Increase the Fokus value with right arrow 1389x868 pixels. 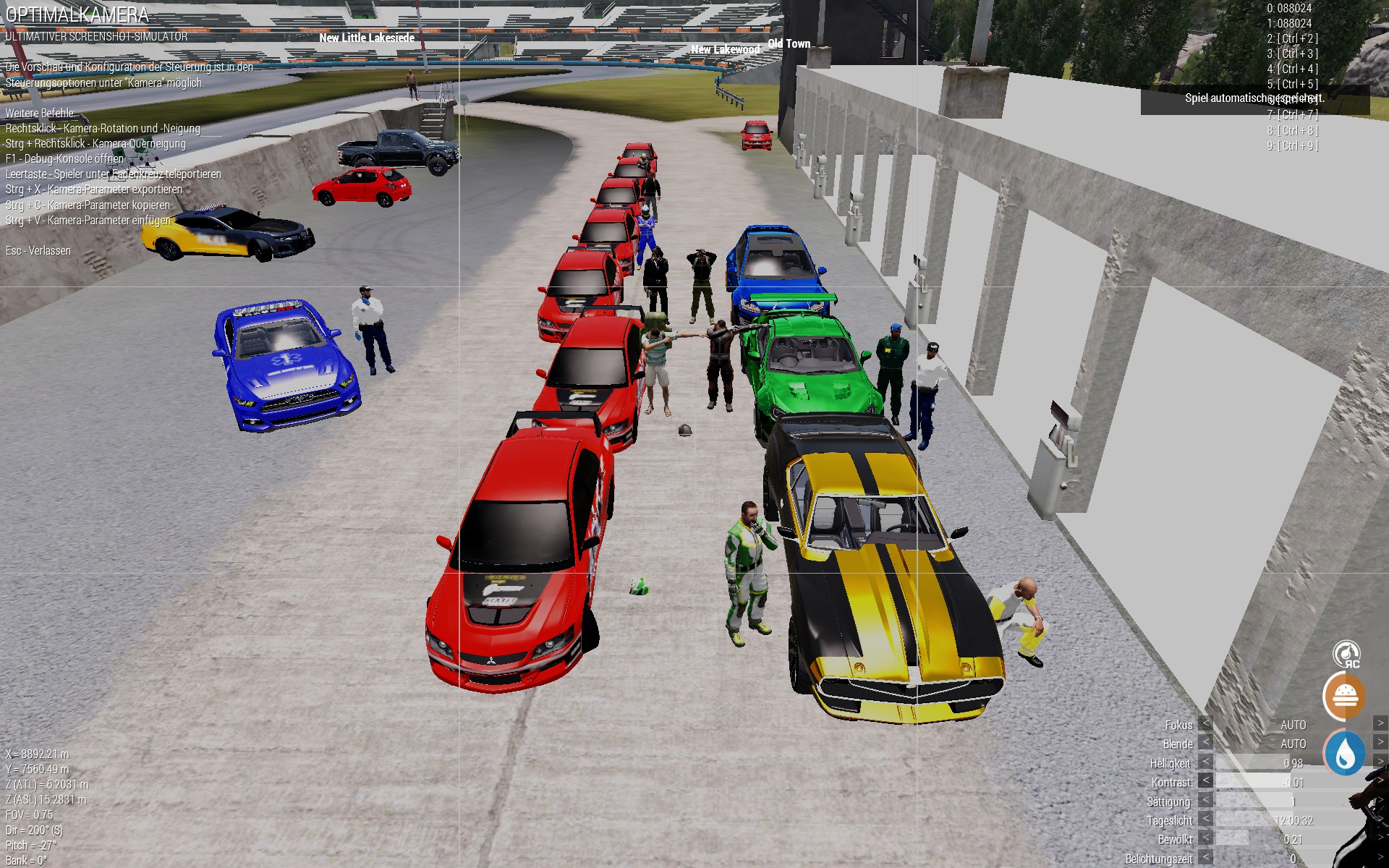tap(1380, 723)
